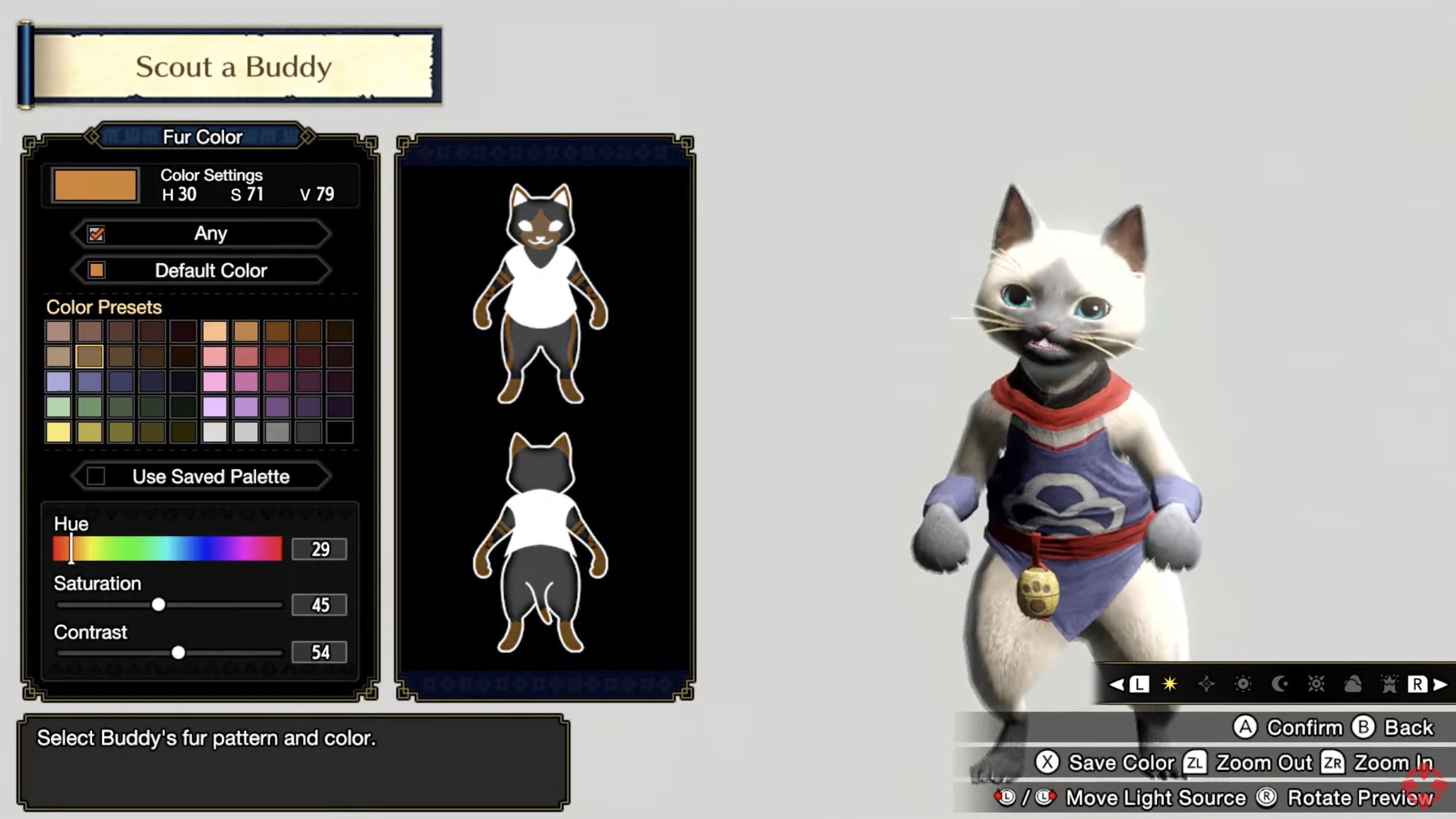This screenshot has width=1456, height=819.
Task: Select the moon night lighting preset
Action: [1280, 685]
